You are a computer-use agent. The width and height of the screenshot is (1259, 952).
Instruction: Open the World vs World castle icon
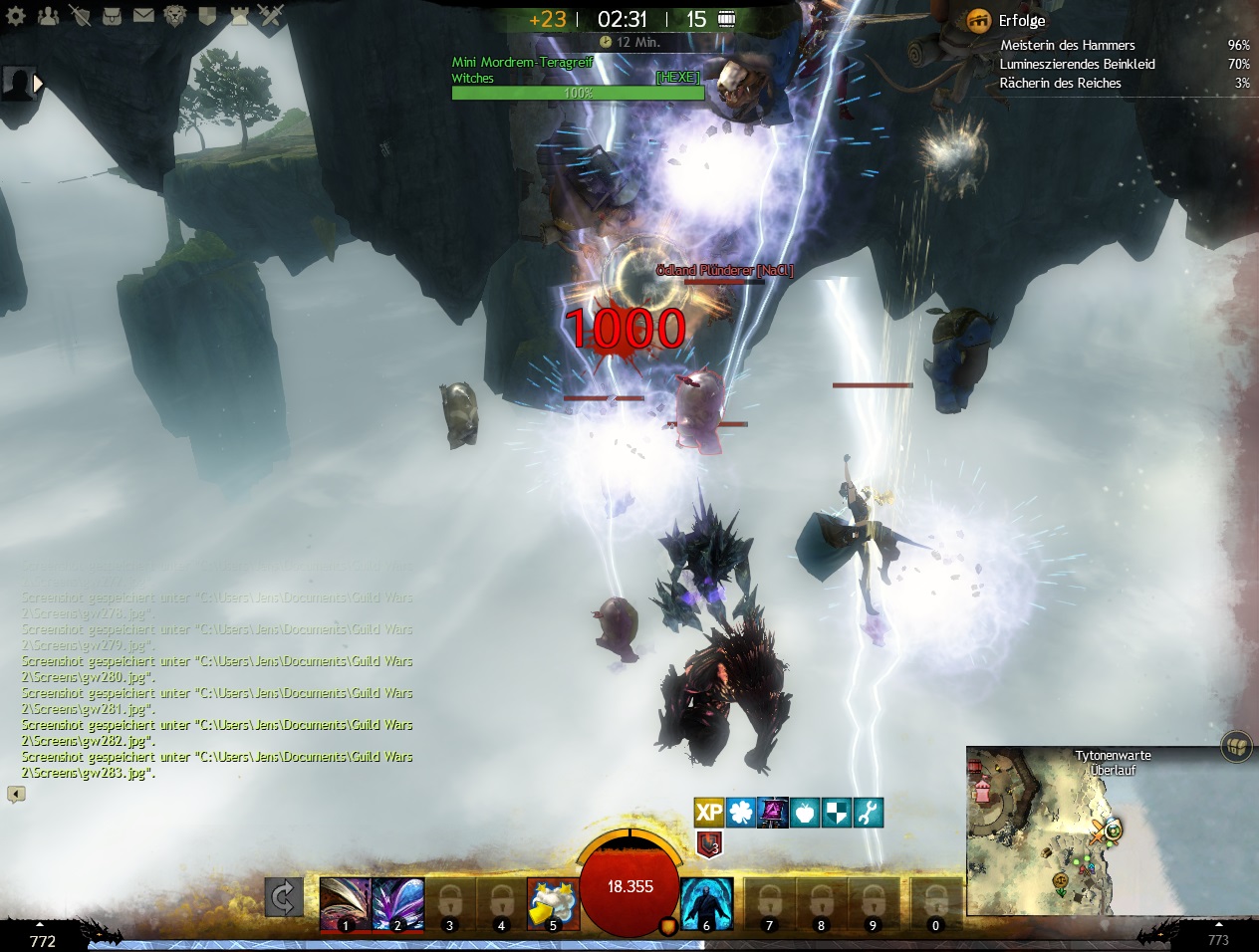pos(239,15)
